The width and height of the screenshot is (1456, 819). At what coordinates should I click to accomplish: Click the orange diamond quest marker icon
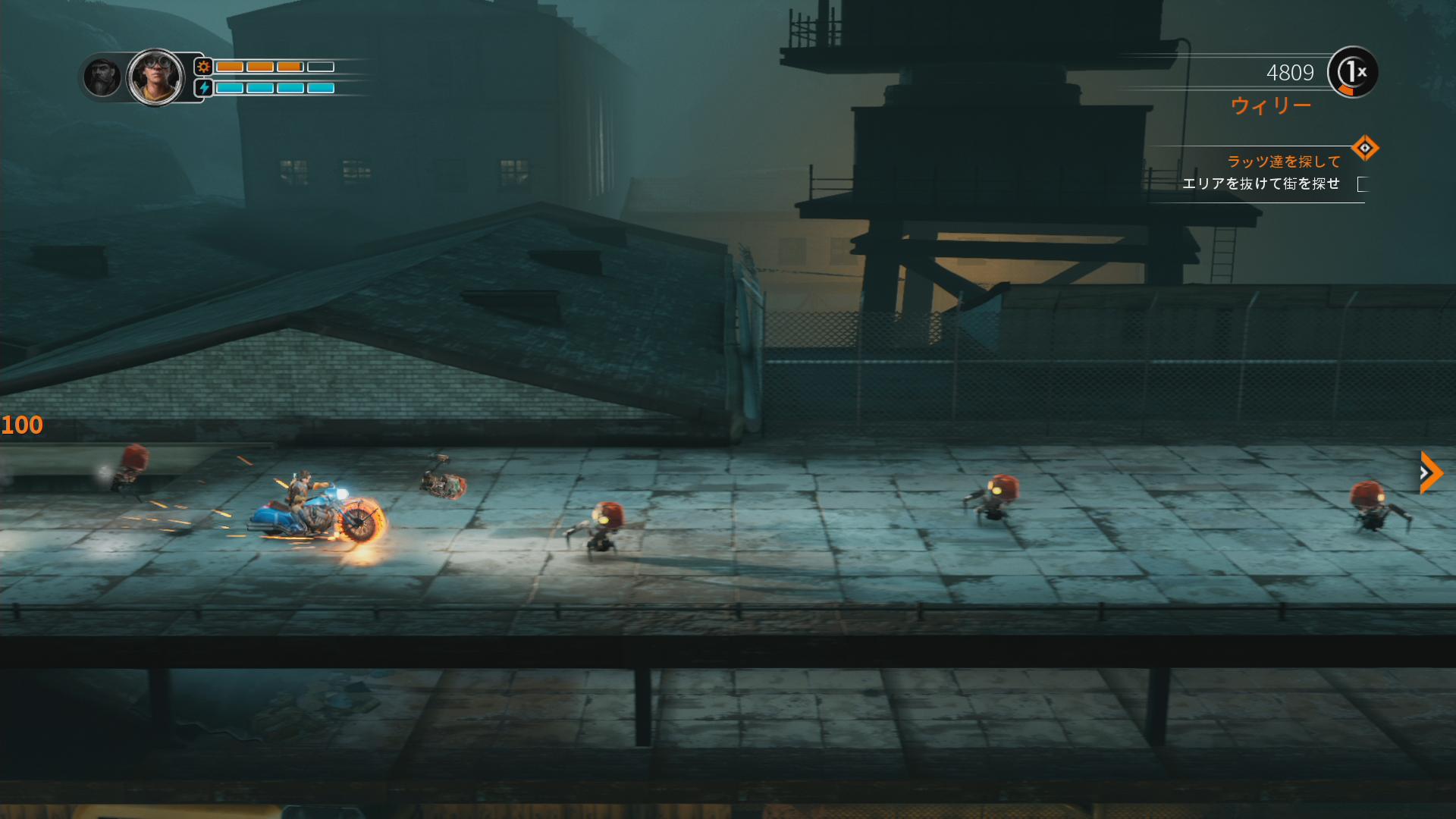(1364, 148)
